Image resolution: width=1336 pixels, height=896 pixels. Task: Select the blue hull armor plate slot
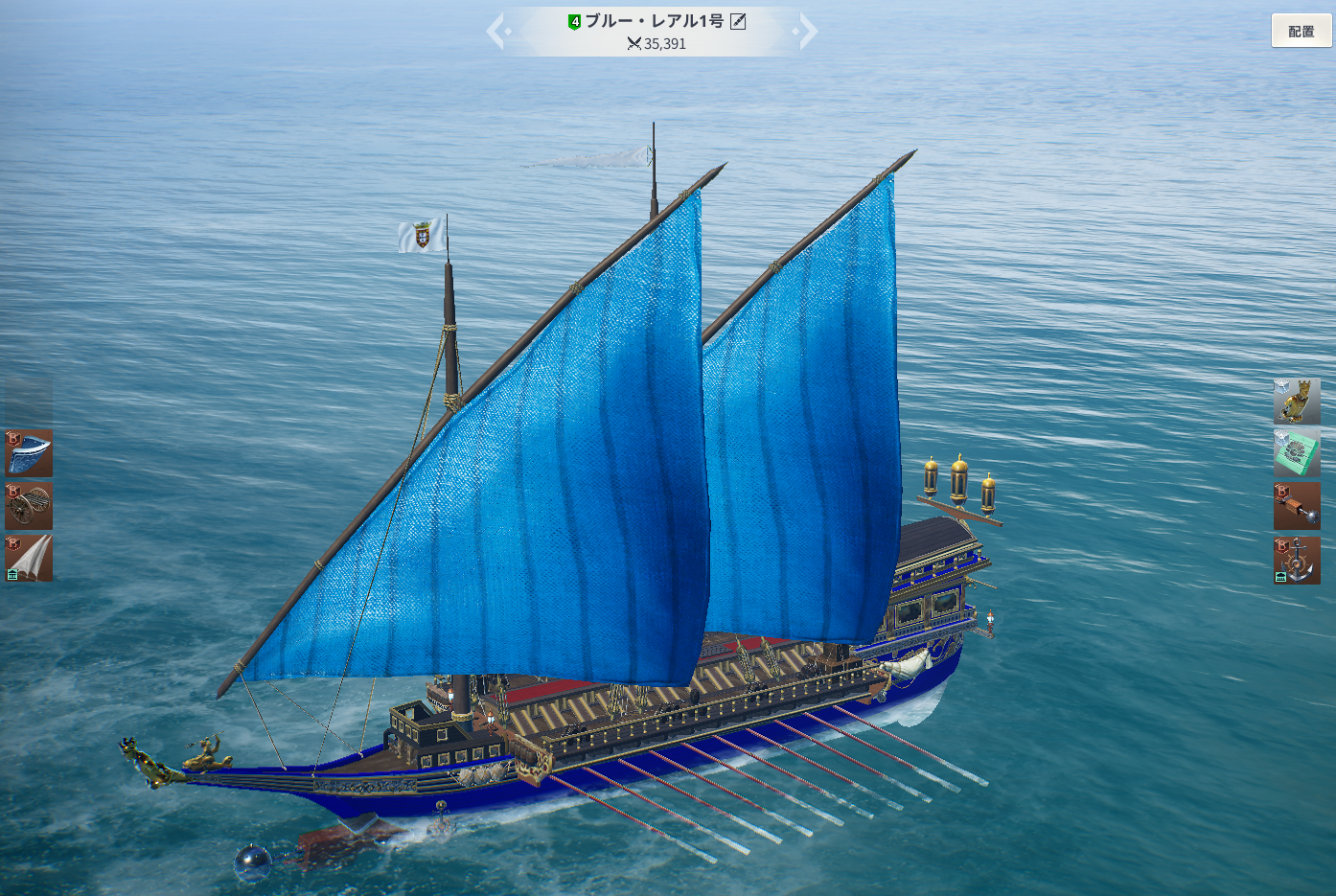point(29,453)
